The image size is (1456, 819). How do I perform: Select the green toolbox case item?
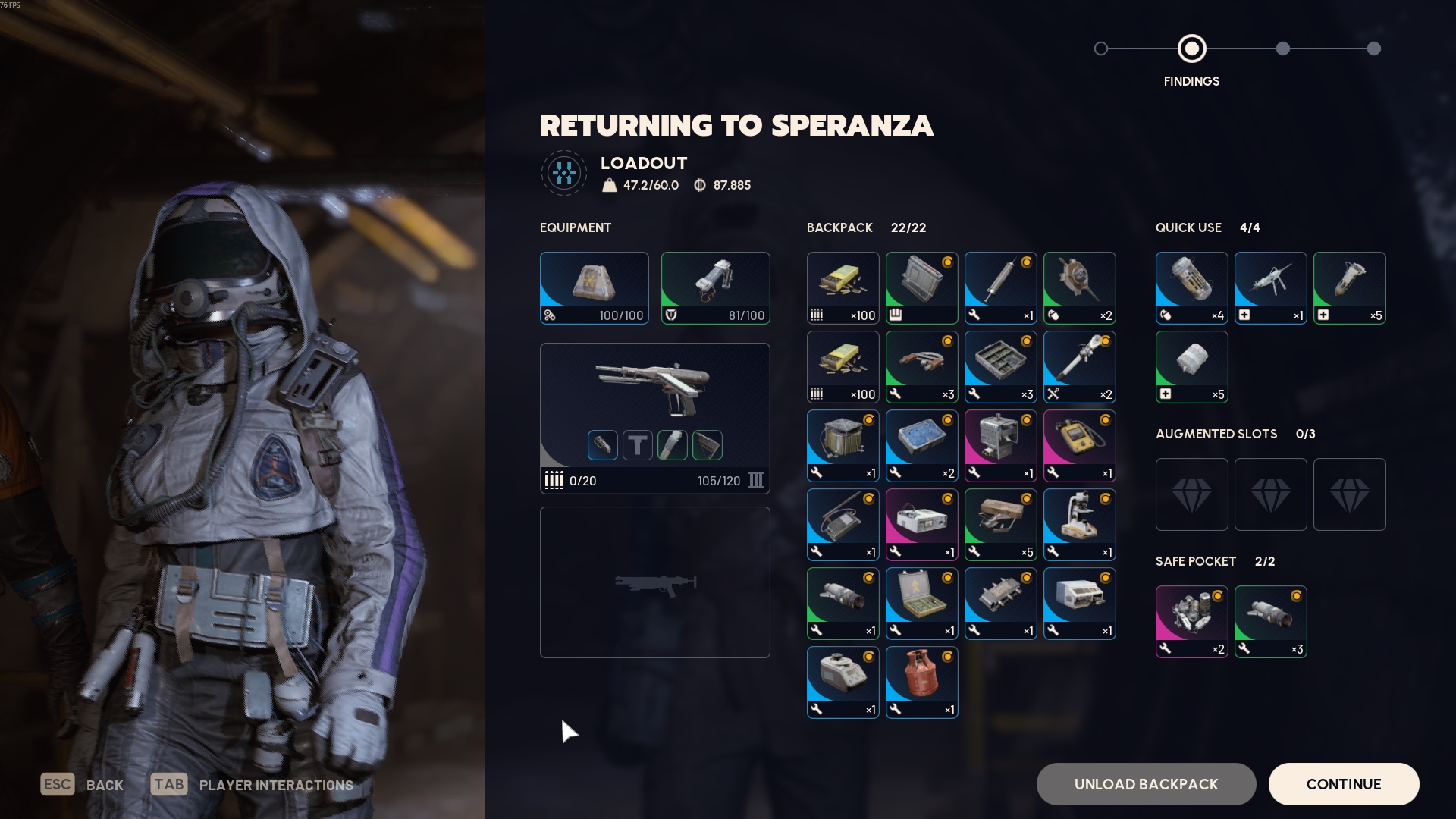[x=921, y=604]
